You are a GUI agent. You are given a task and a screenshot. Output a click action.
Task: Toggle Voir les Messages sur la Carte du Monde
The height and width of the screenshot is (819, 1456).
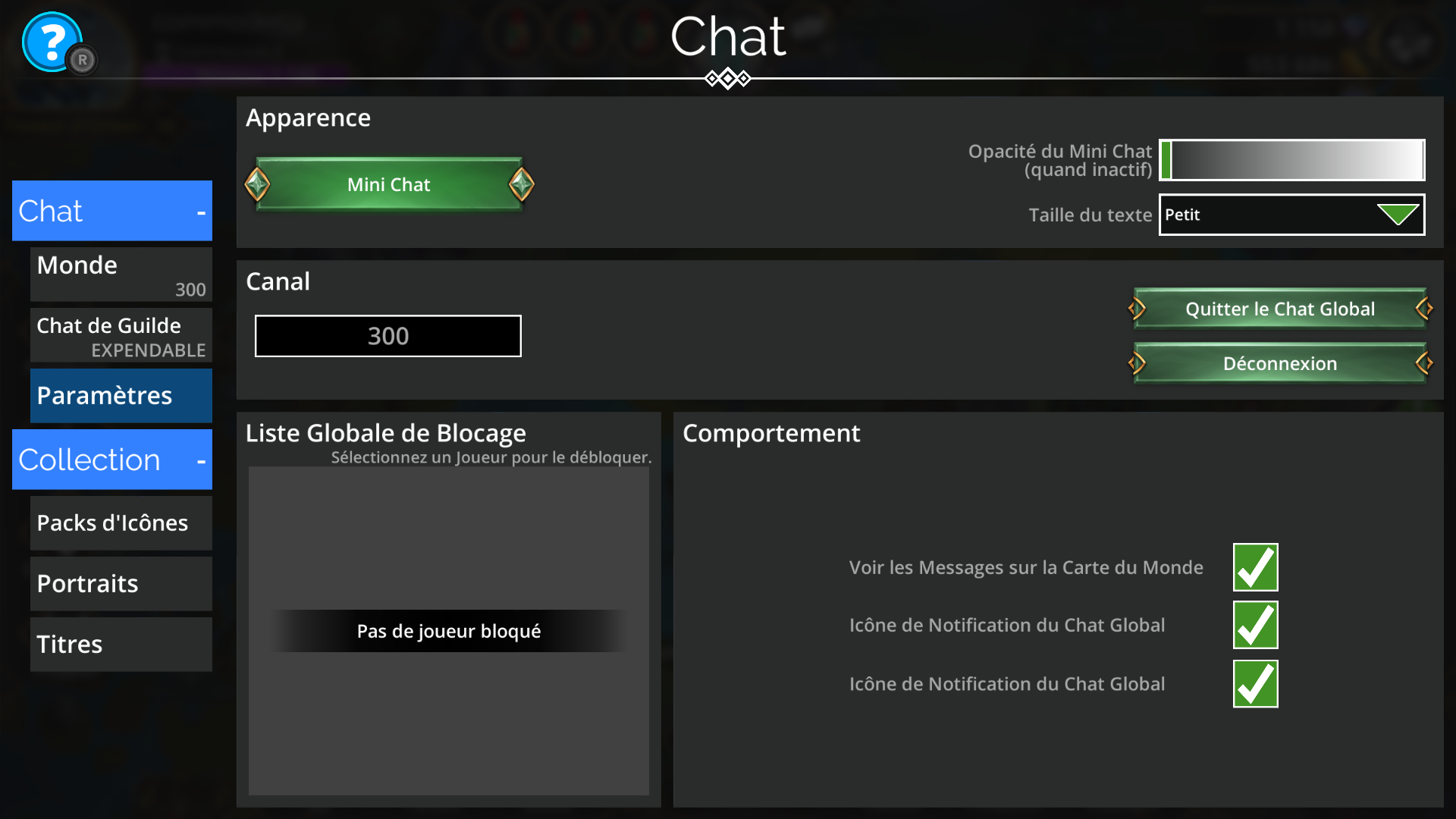[x=1255, y=567]
